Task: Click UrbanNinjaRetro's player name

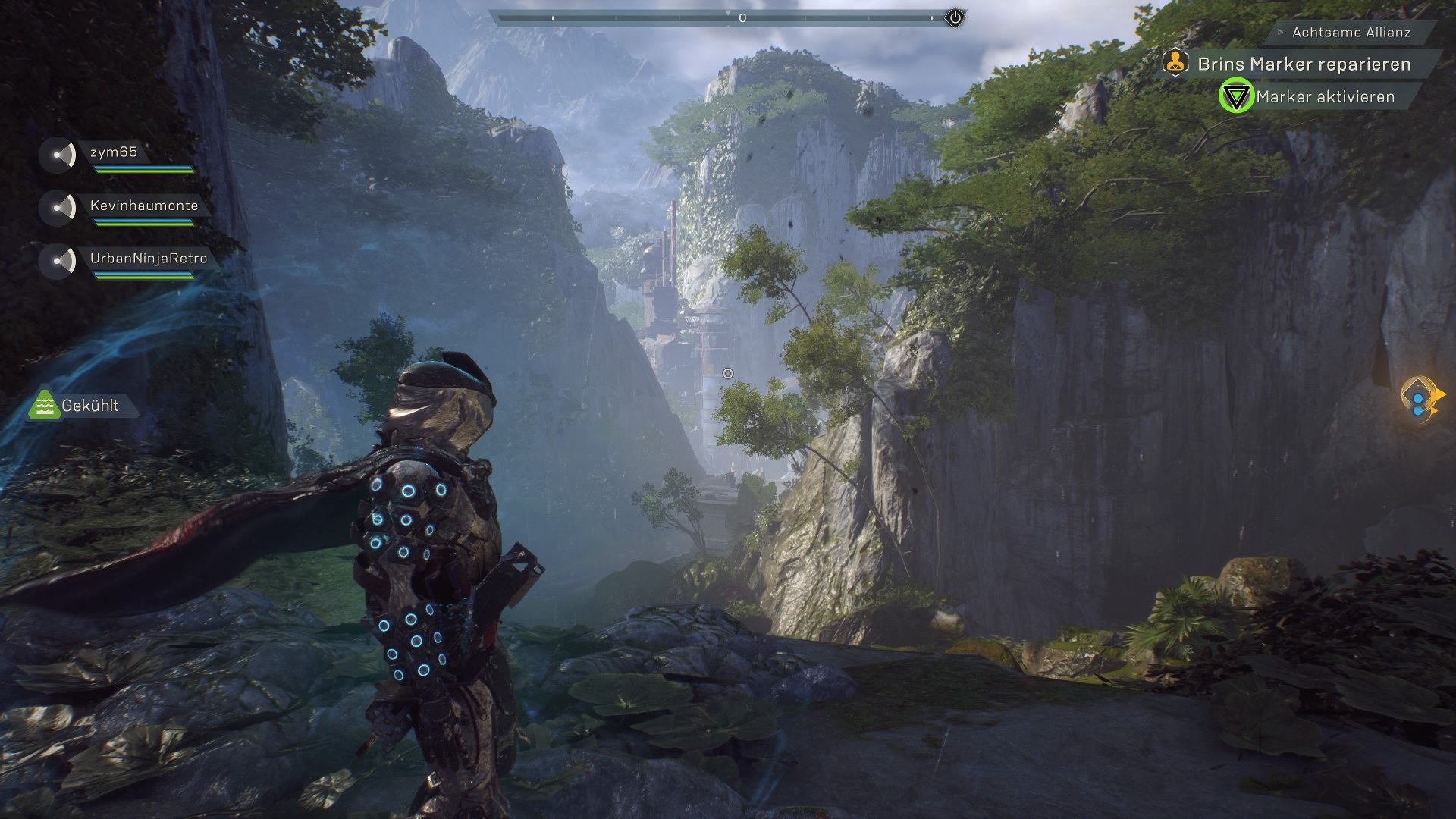Action: point(149,258)
